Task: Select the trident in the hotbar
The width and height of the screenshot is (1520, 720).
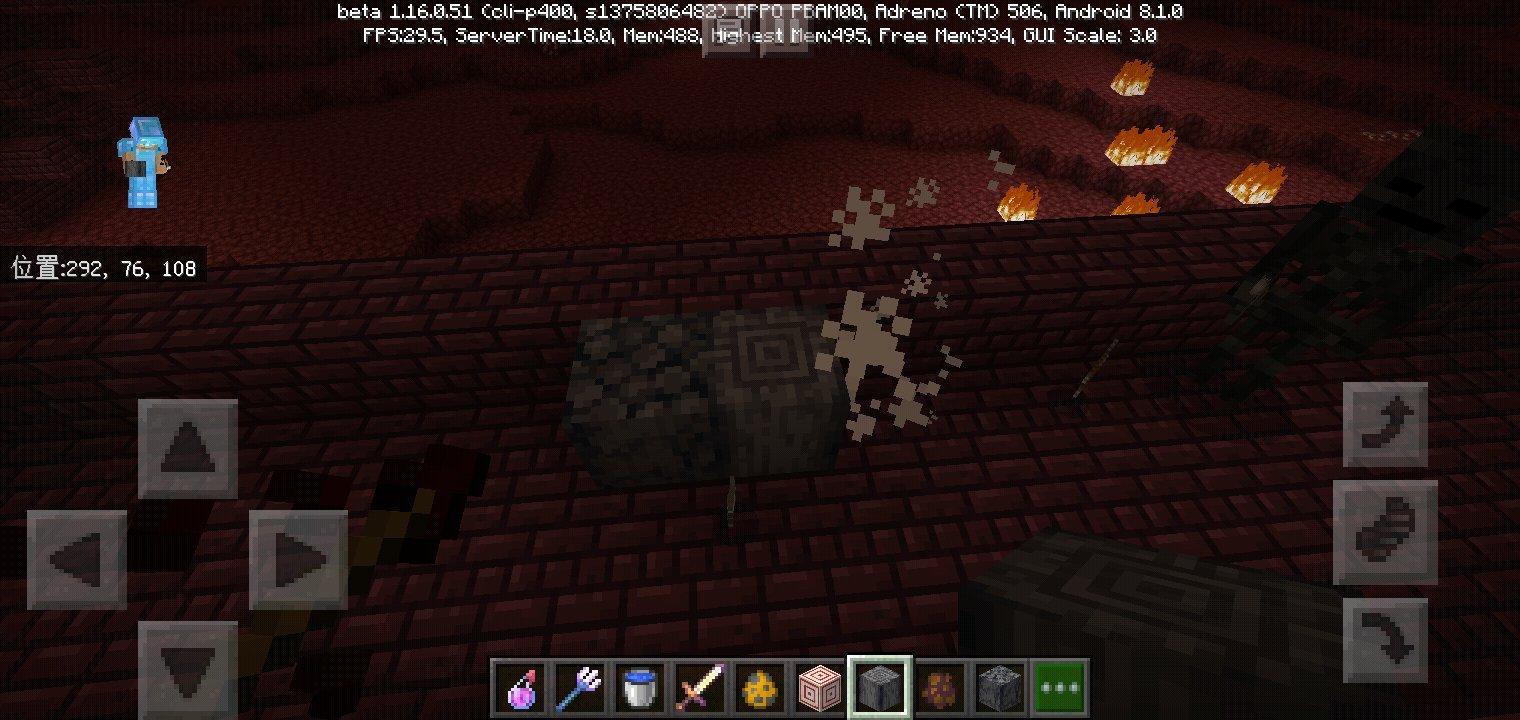Action: 580,688
